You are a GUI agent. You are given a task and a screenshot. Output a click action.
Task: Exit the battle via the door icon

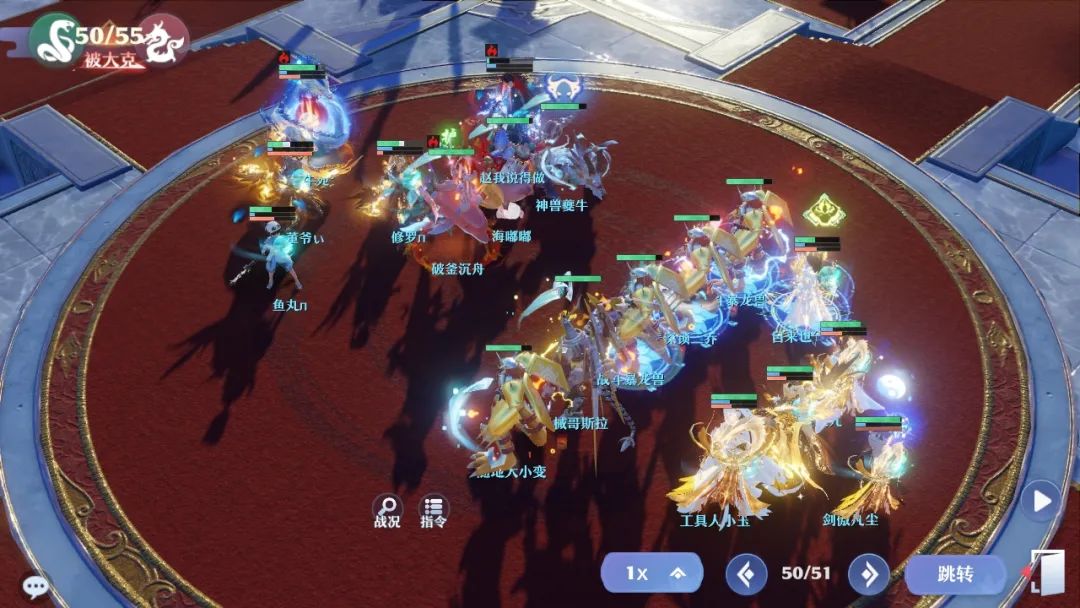[x=1046, y=571]
